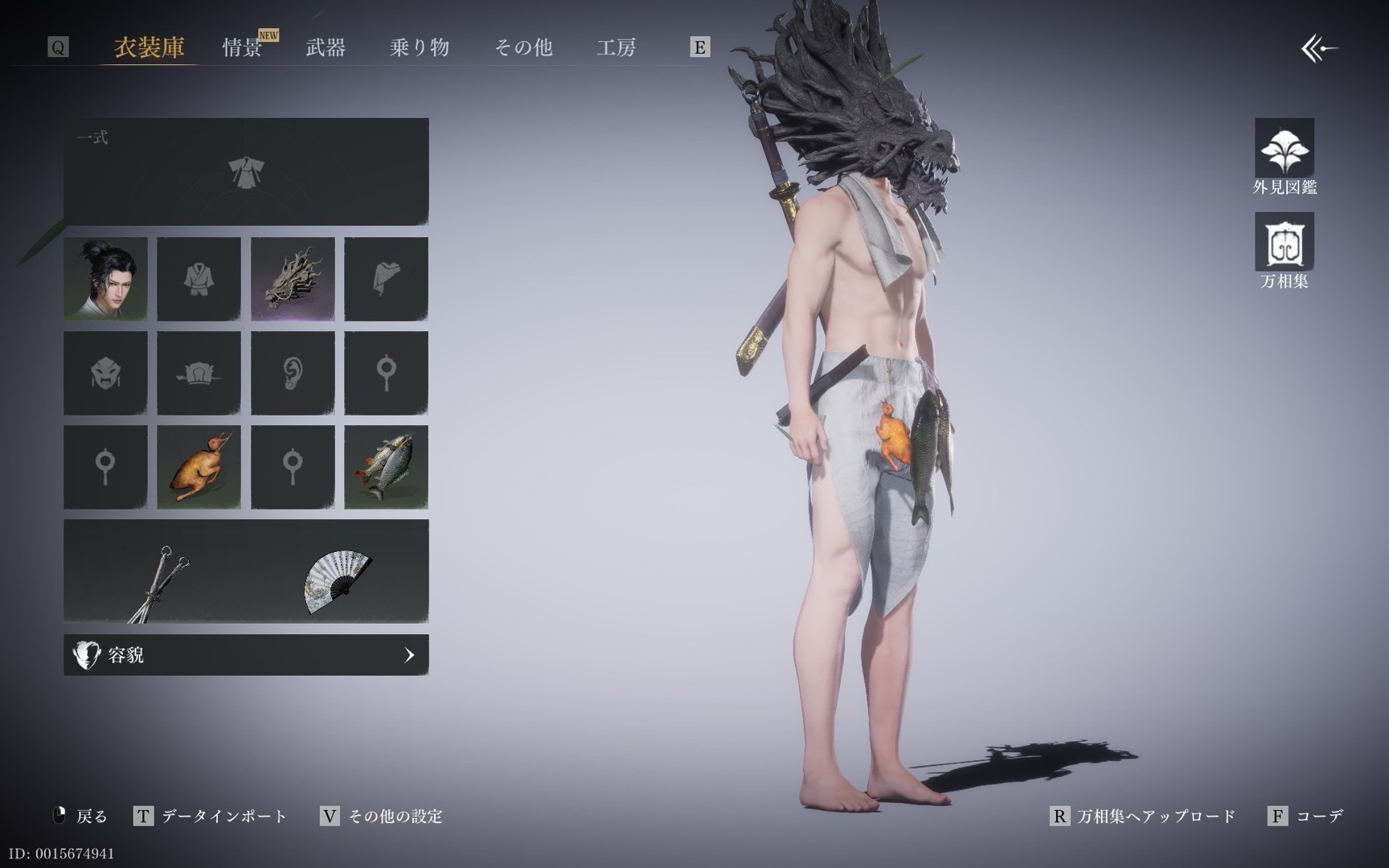Open the empty earring slot
The height and width of the screenshot is (868, 1389).
293,373
